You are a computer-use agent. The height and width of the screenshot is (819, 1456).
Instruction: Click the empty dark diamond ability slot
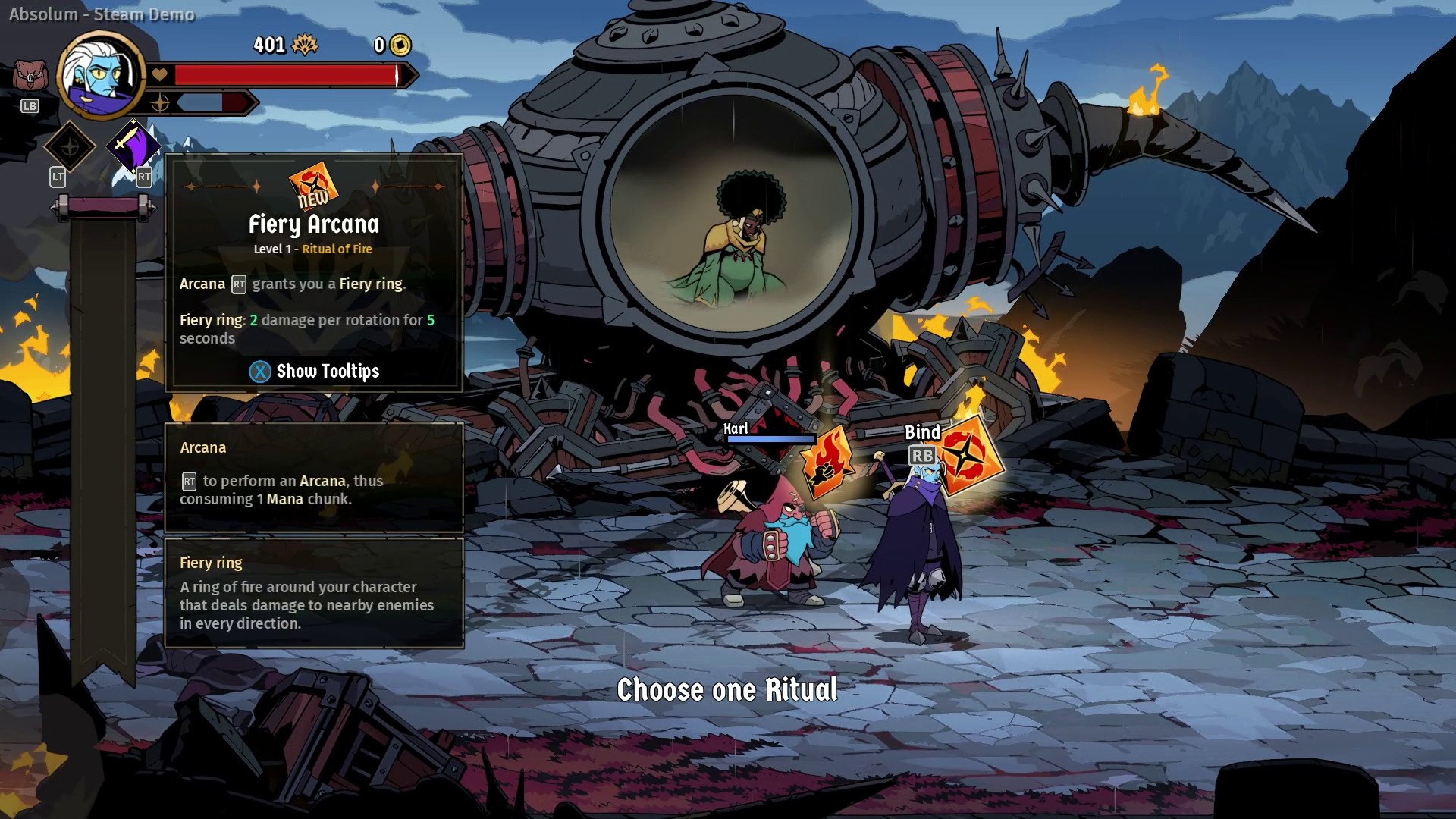click(x=70, y=146)
